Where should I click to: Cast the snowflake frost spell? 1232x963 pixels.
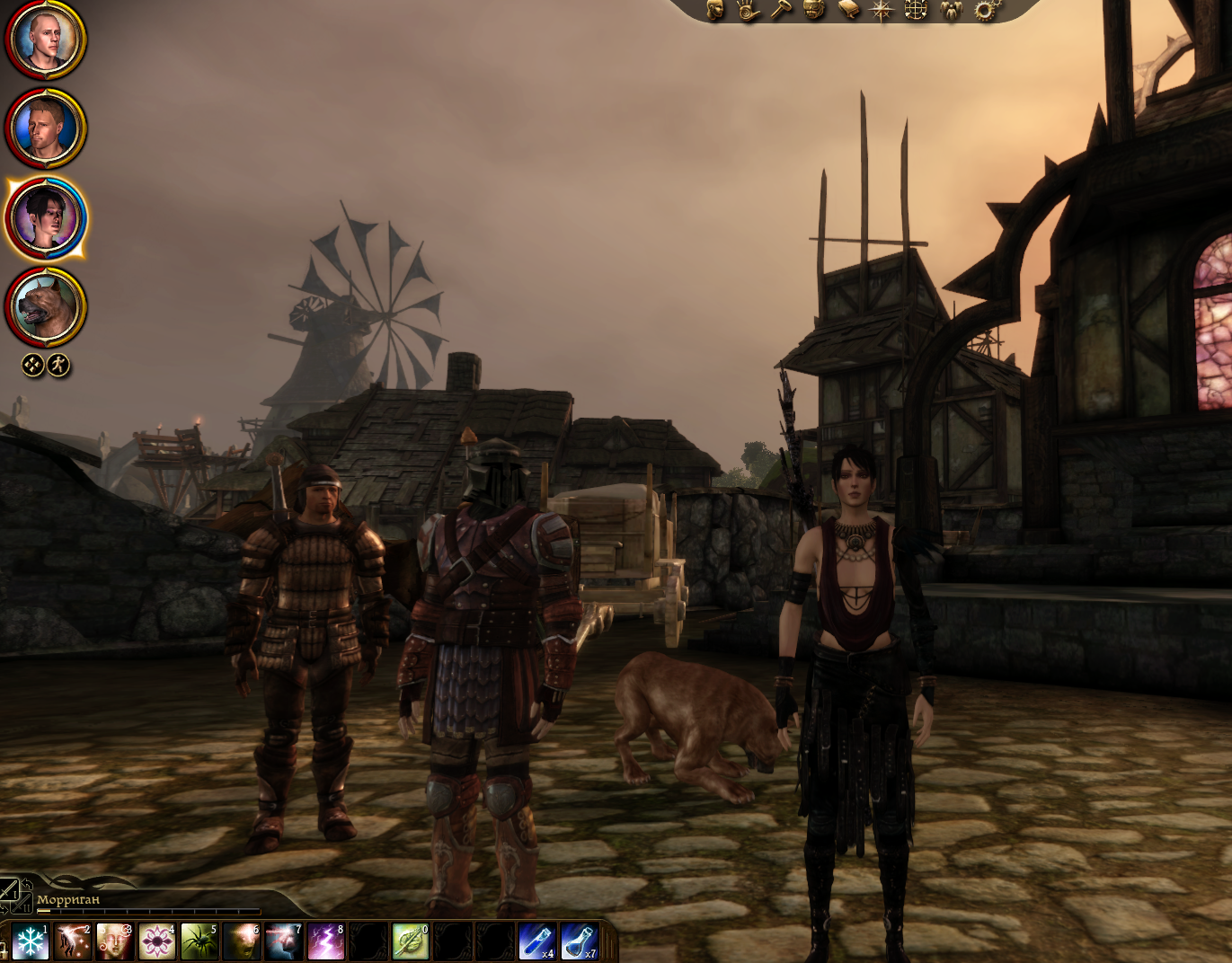click(30, 942)
